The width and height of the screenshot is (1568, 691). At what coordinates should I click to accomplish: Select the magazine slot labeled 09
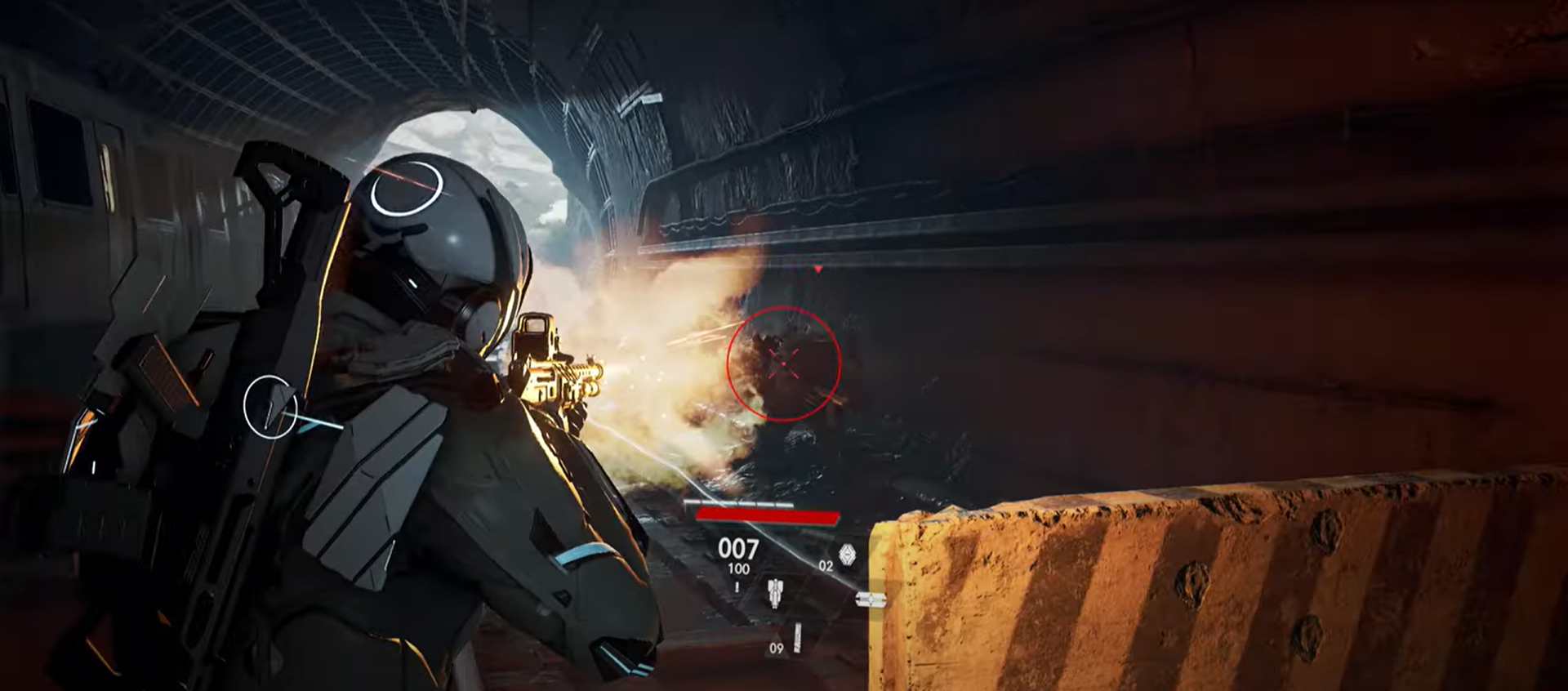(x=777, y=648)
